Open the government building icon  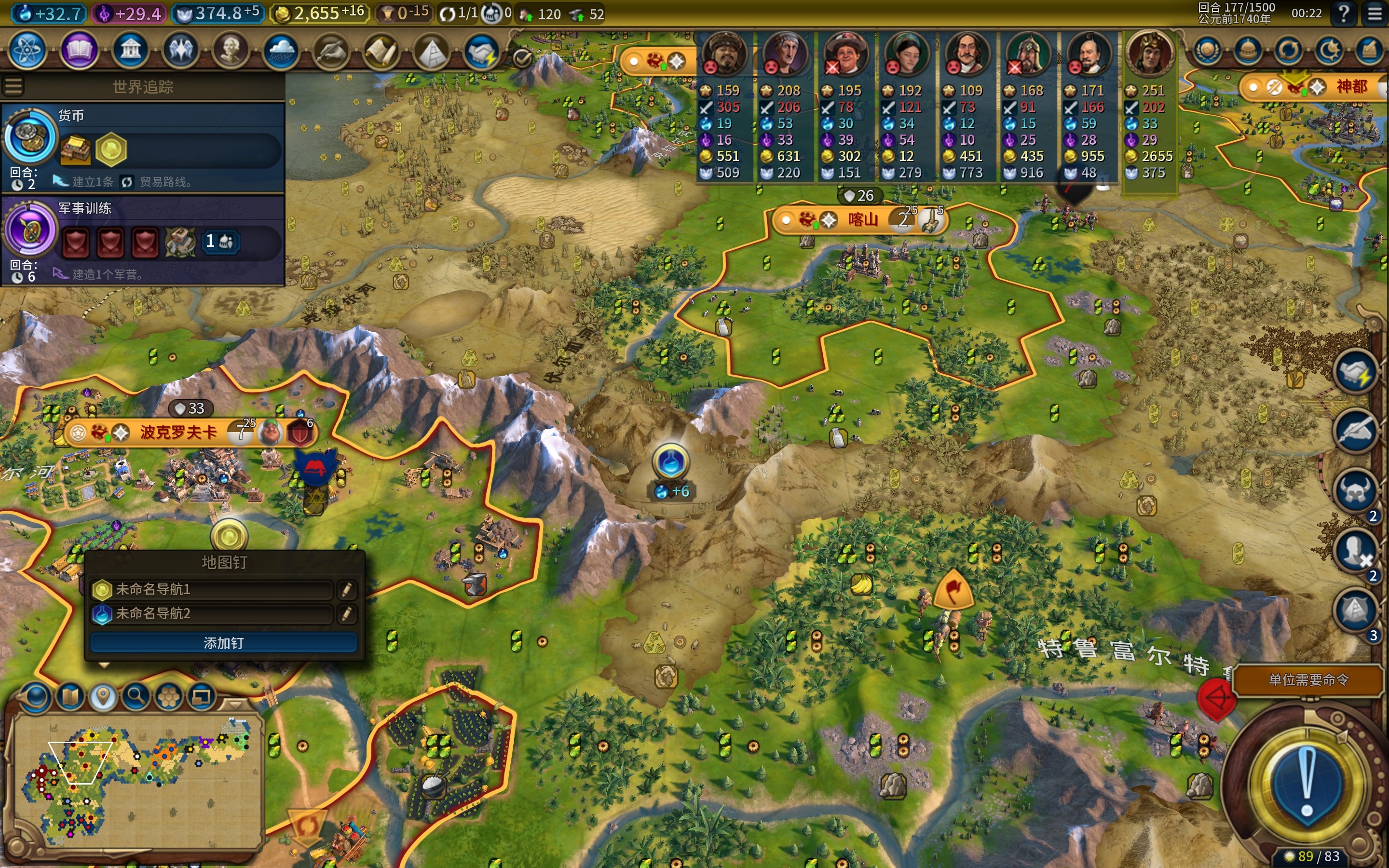[x=130, y=51]
